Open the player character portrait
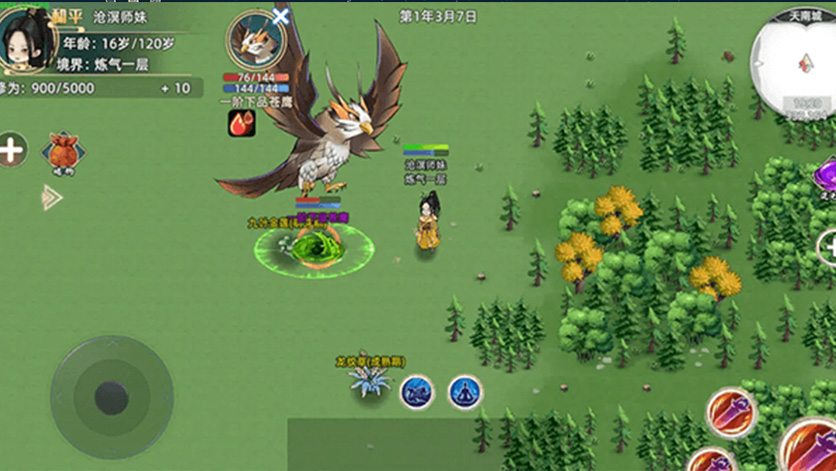836x471 pixels. pyautogui.click(x=27, y=40)
